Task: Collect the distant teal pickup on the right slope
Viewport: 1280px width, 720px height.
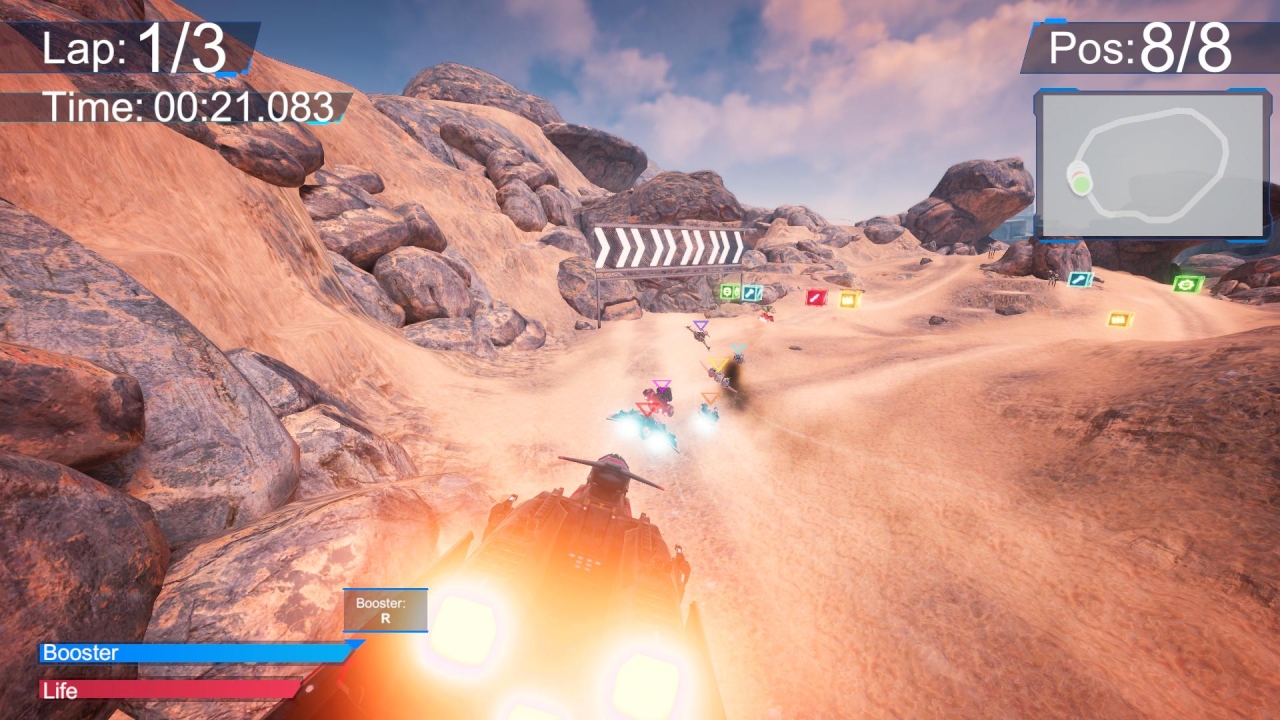Action: point(1078,280)
